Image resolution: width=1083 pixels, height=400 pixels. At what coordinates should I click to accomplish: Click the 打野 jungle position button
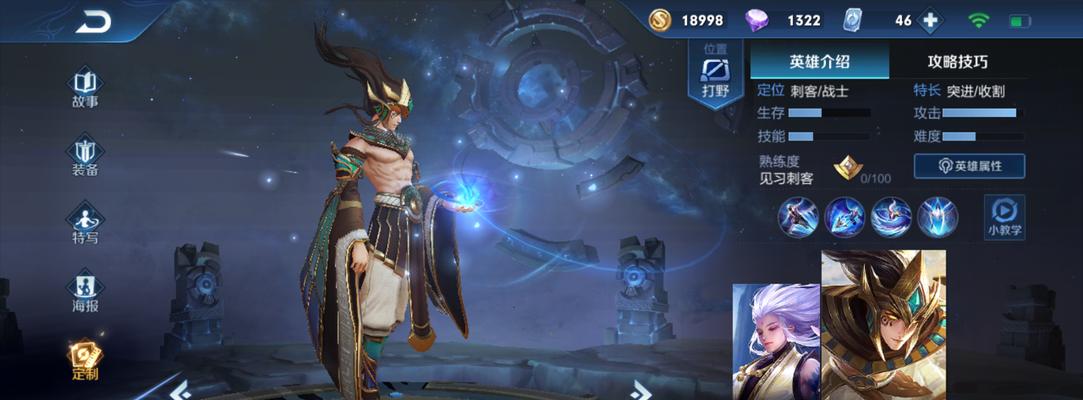(716, 74)
